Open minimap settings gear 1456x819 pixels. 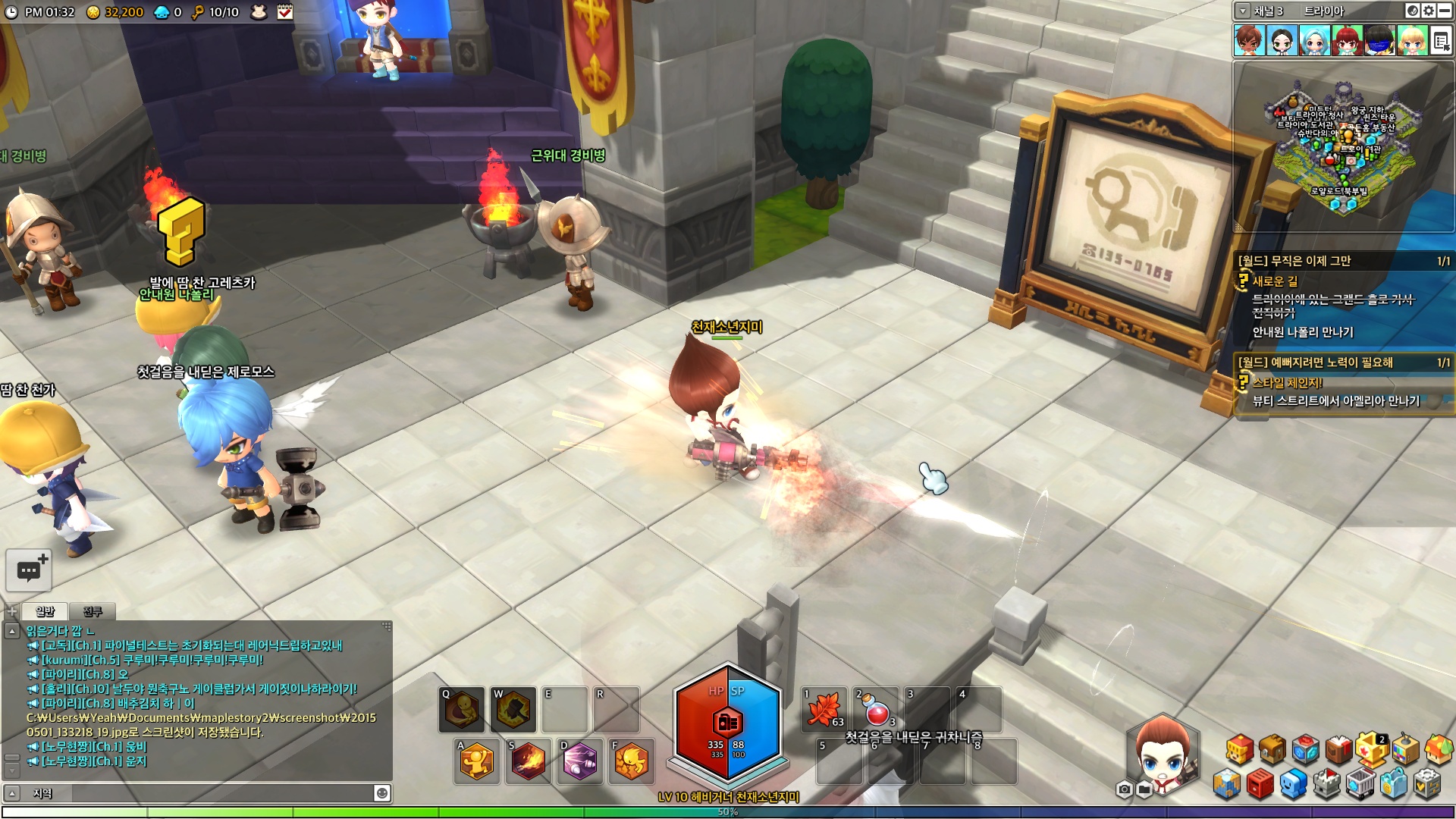tap(1429, 11)
